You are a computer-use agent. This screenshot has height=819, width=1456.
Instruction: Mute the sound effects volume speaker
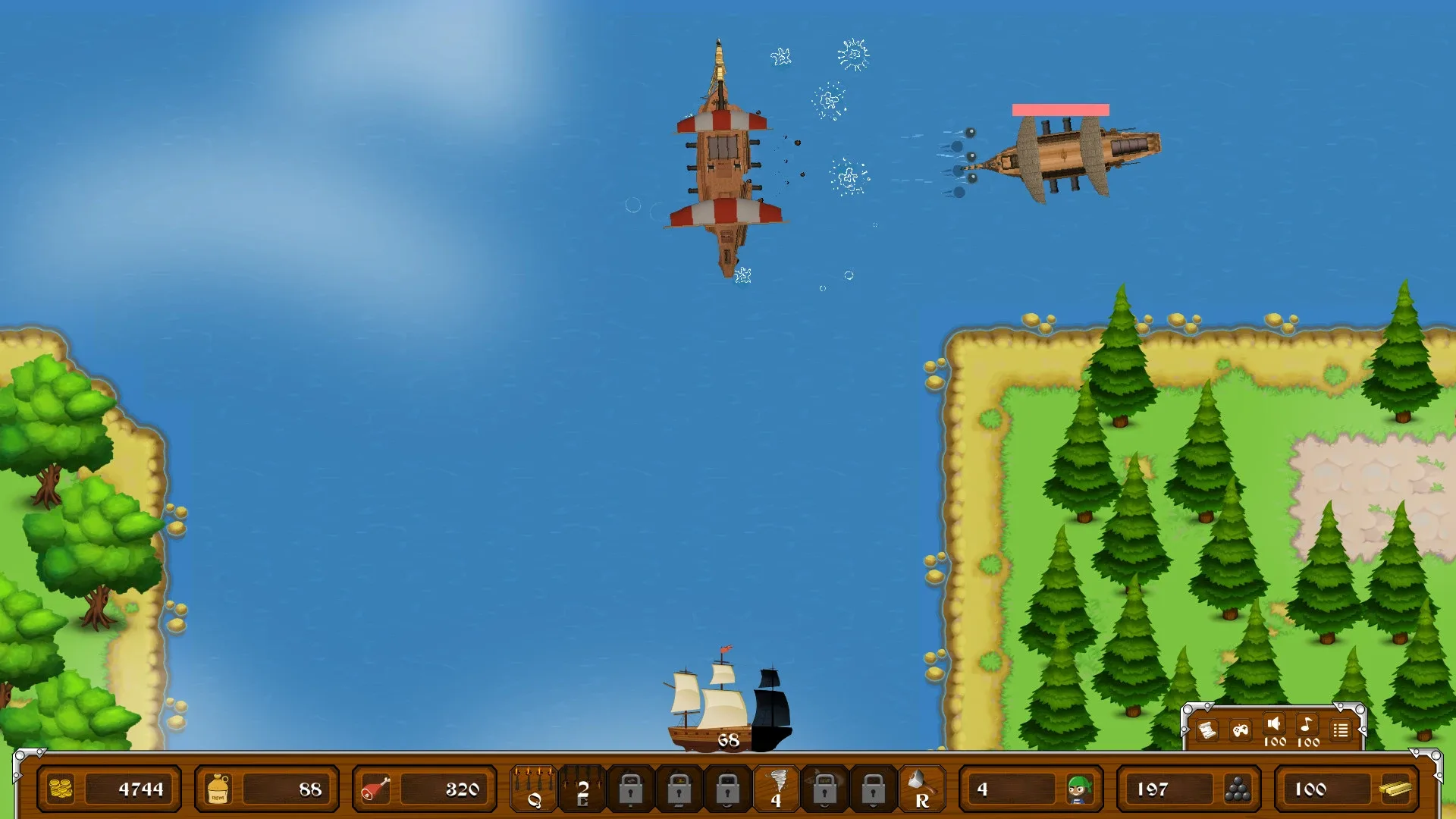1273,725
